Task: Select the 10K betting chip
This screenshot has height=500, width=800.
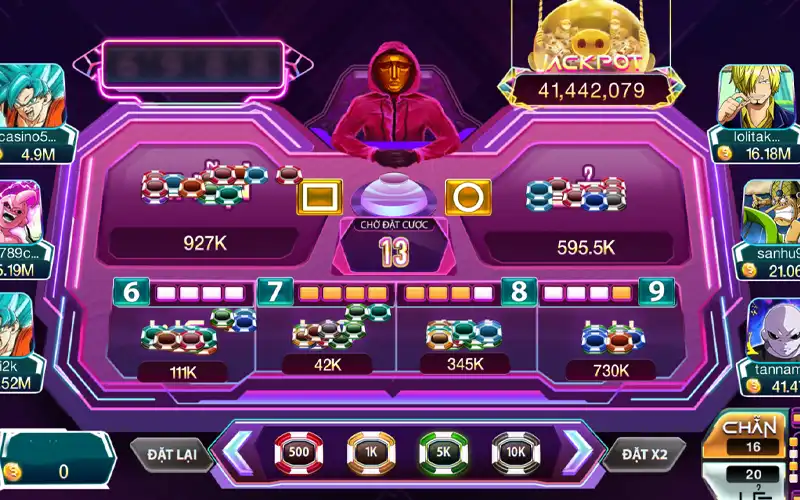Action: [515, 452]
